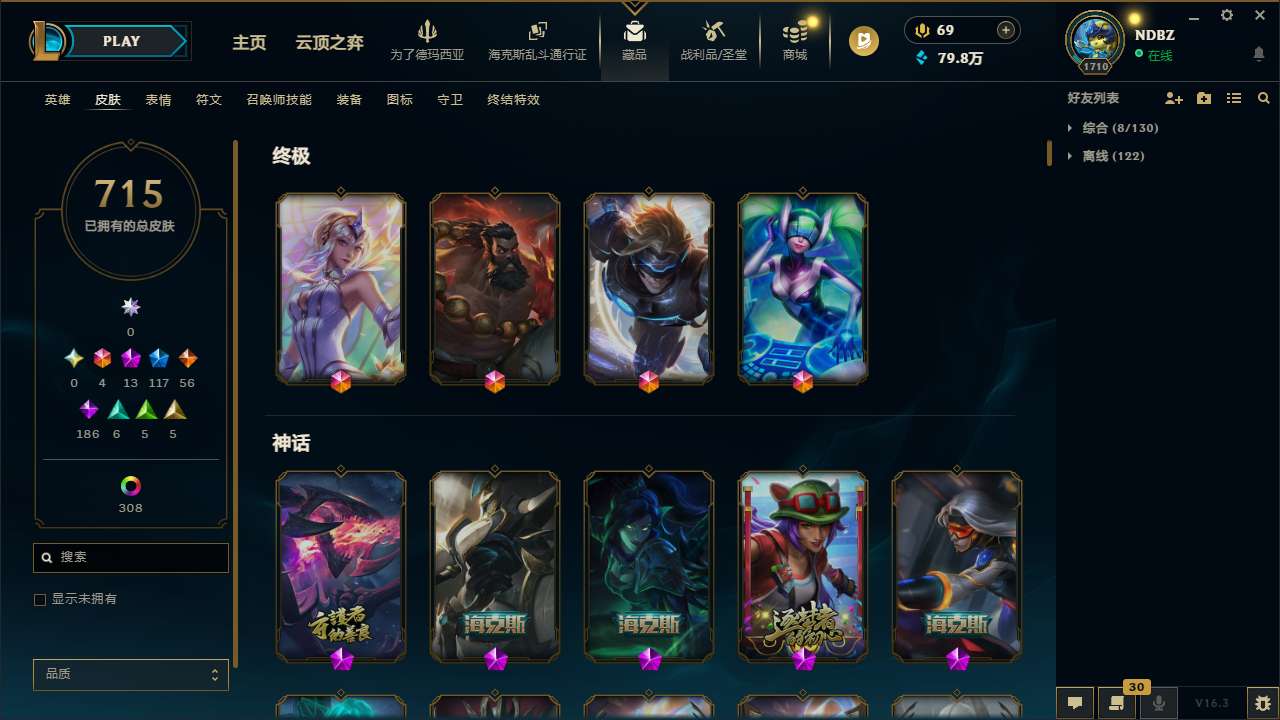Expand the 综合 (8/130) friend group
Screen dimensions: 1280x720
[x=1113, y=128]
